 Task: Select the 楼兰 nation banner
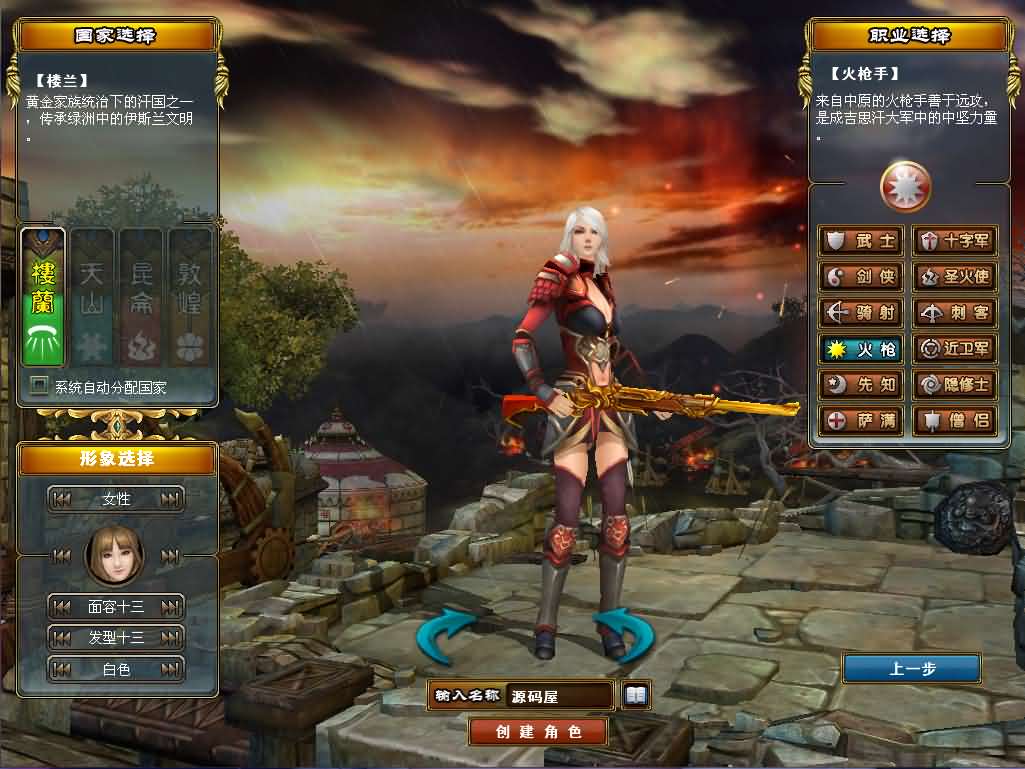pos(43,297)
